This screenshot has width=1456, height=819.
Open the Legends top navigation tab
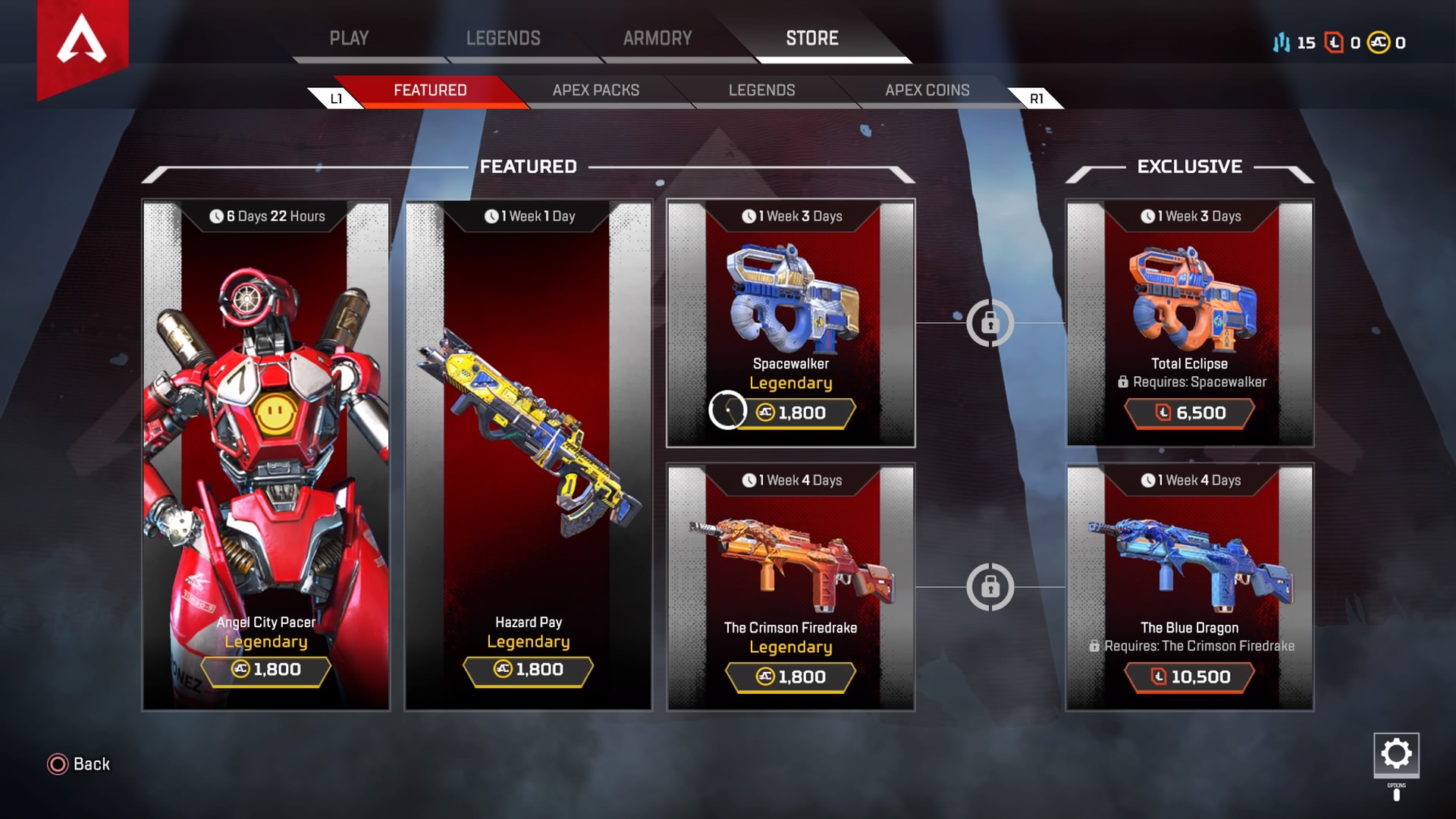(503, 38)
